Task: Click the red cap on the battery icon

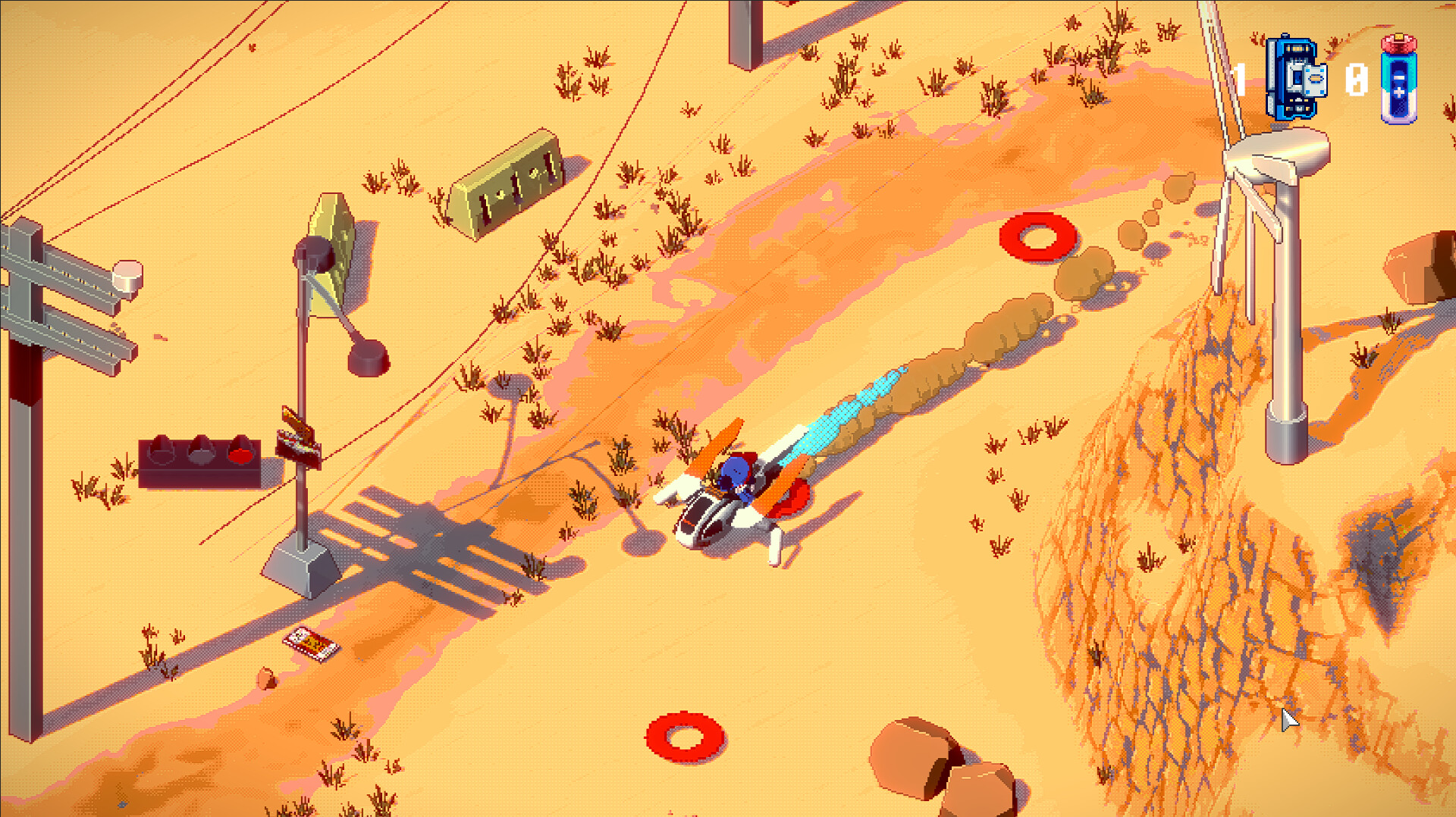Action: coord(1399,43)
